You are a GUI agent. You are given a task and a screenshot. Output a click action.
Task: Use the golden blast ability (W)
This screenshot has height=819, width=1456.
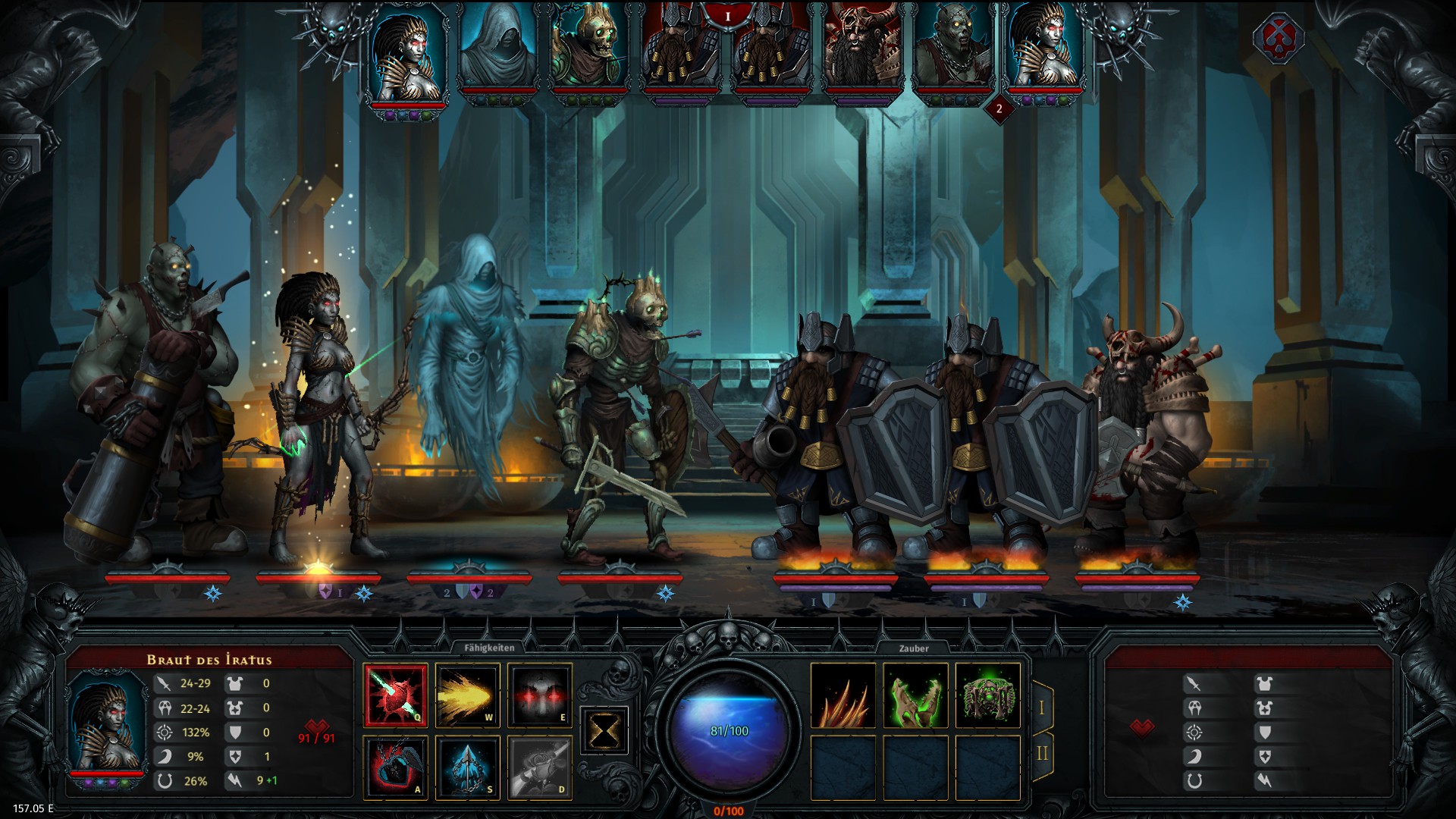(x=467, y=695)
